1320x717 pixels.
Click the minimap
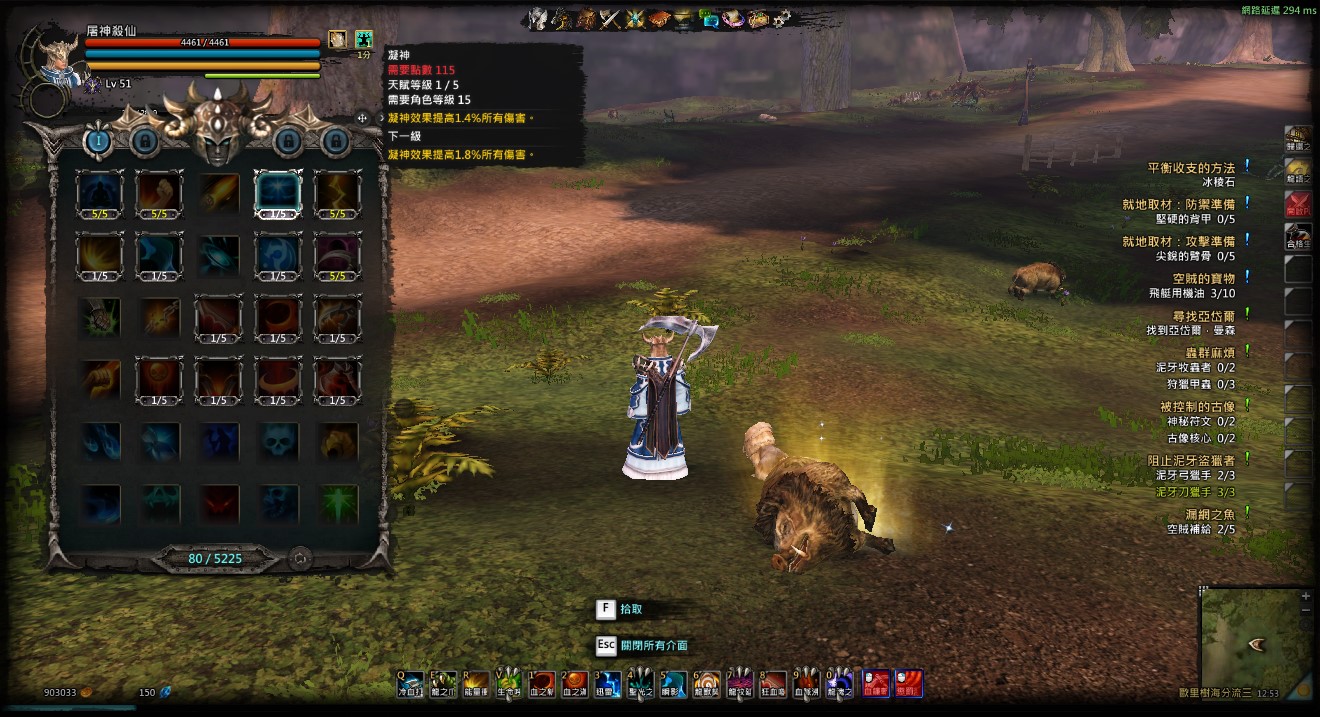click(x=1250, y=640)
